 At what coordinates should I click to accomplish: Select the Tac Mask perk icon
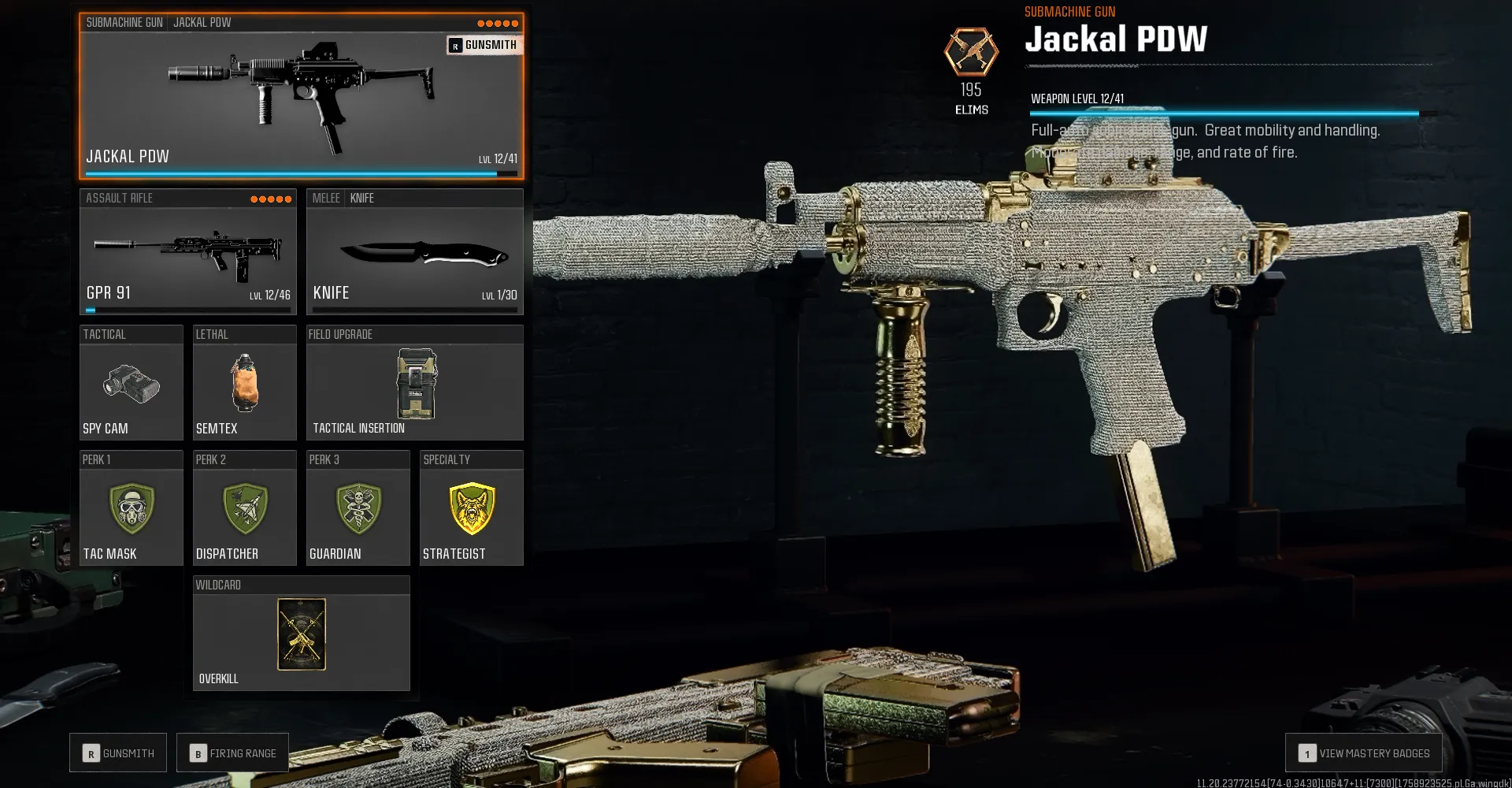131,508
